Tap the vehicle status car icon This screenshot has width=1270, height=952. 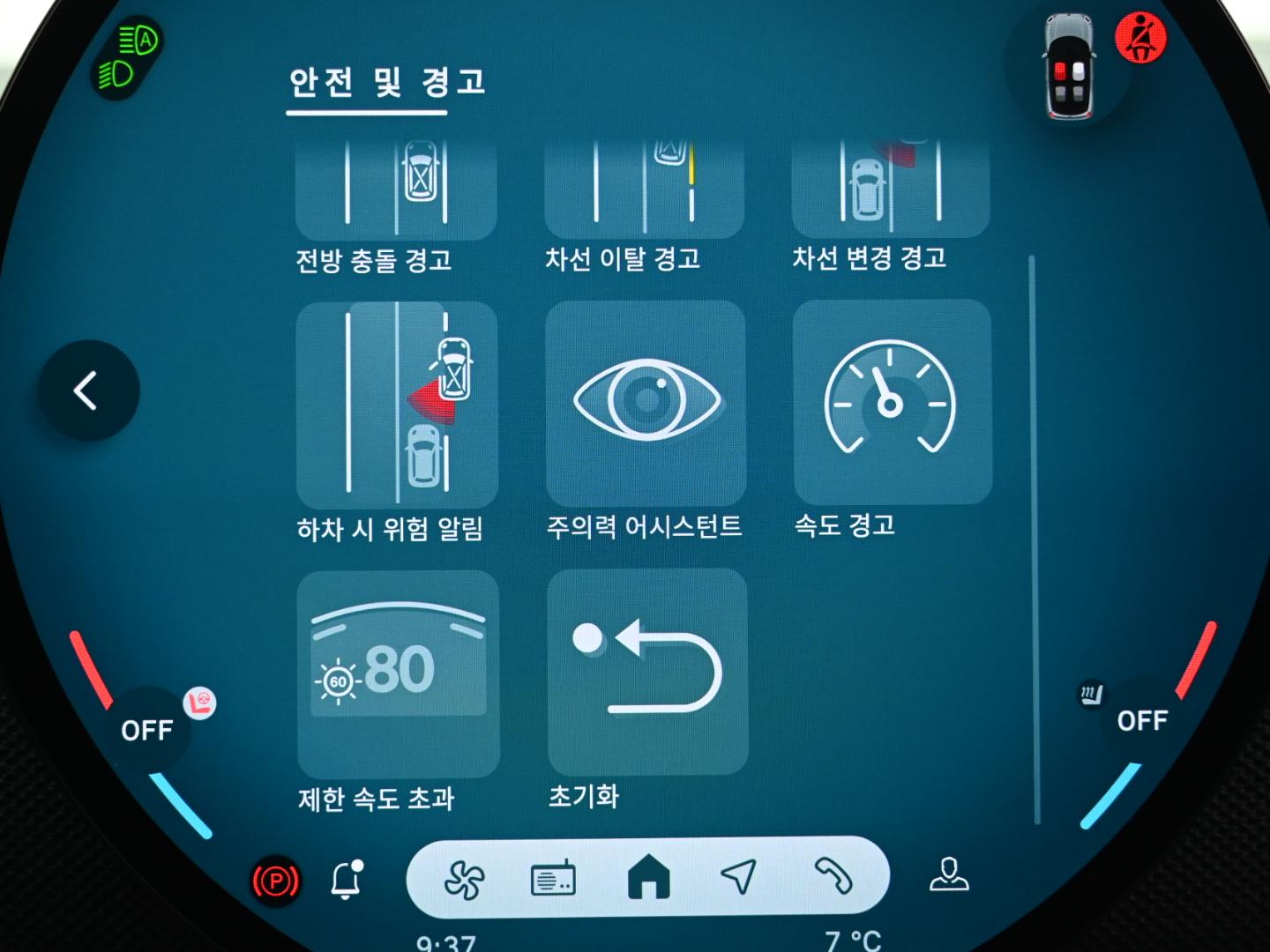pos(1069,68)
